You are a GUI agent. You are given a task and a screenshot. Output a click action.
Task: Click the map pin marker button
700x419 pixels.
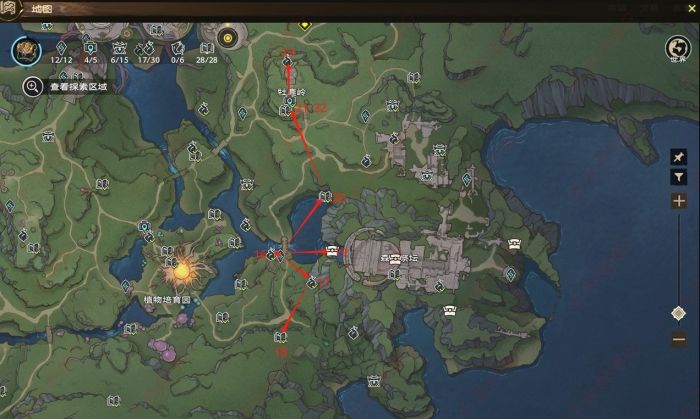pyautogui.click(x=679, y=157)
